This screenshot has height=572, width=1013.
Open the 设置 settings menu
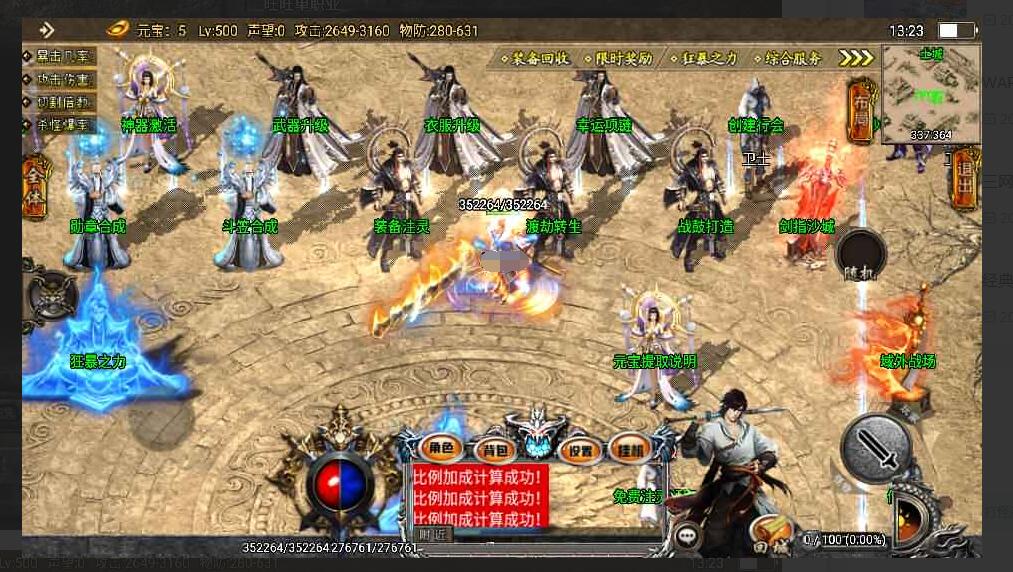pos(579,449)
